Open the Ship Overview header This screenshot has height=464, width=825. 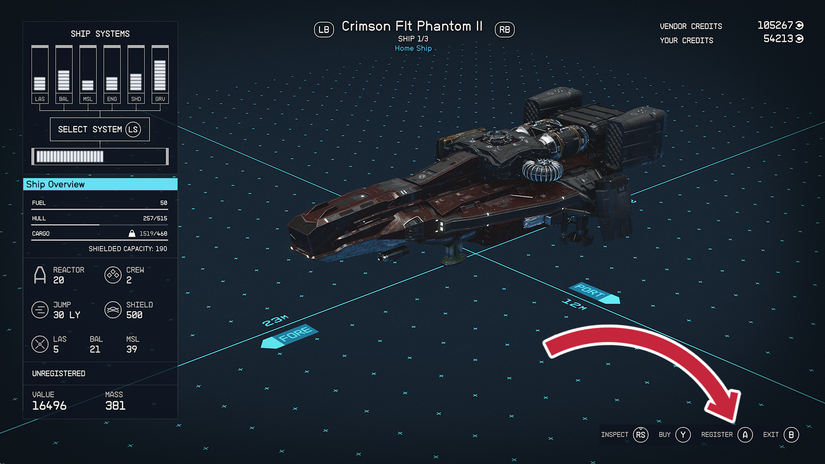tap(100, 185)
